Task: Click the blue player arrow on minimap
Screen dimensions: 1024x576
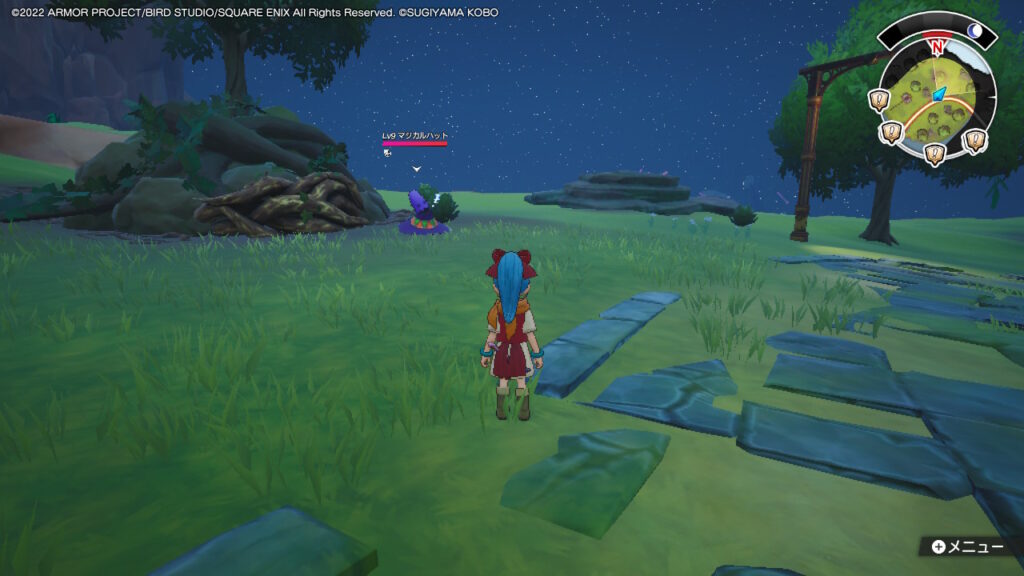Action: point(939,94)
